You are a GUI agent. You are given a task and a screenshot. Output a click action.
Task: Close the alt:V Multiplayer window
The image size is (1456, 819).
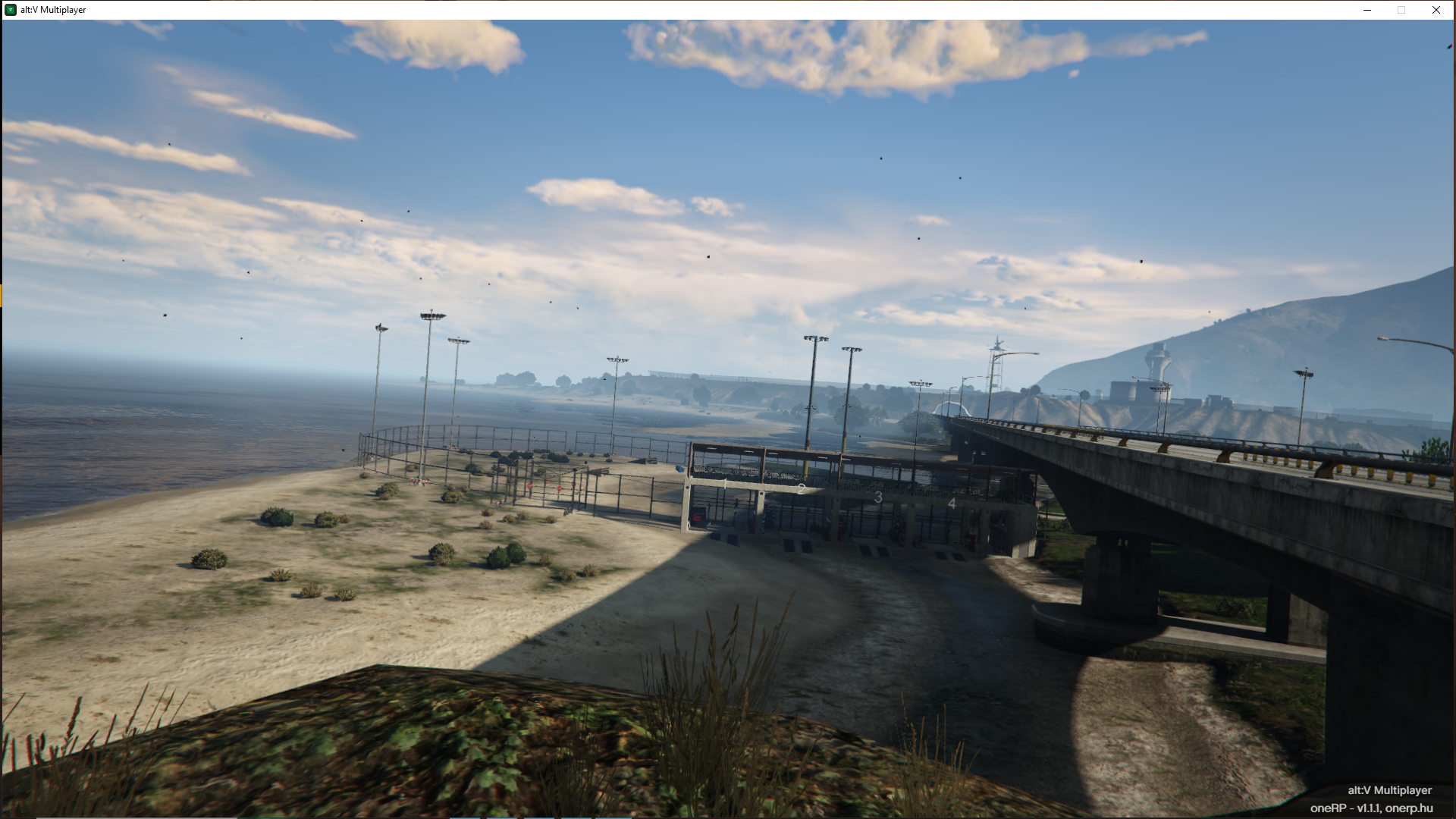[1436, 10]
